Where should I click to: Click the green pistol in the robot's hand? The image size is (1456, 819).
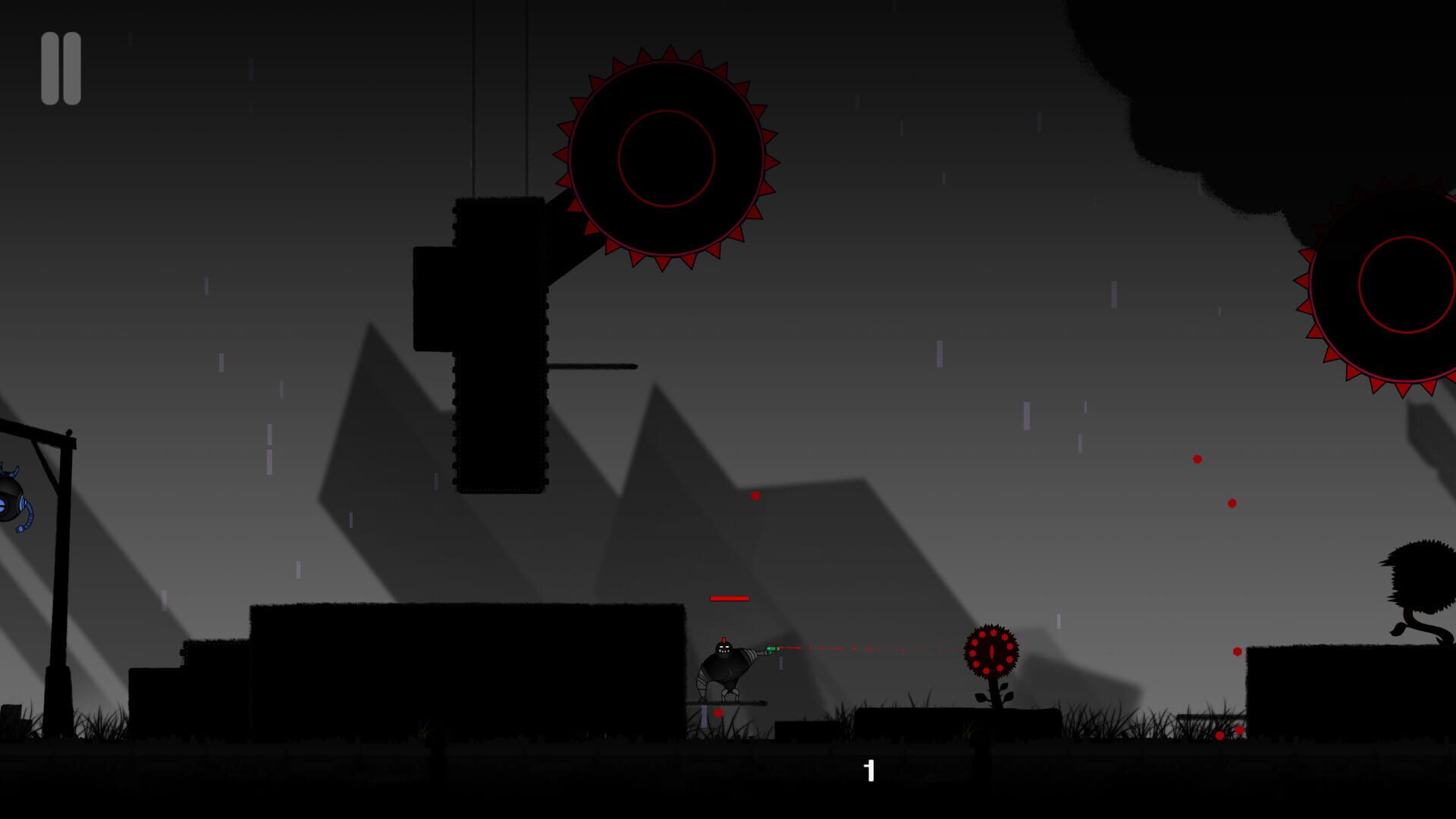pyautogui.click(x=773, y=648)
